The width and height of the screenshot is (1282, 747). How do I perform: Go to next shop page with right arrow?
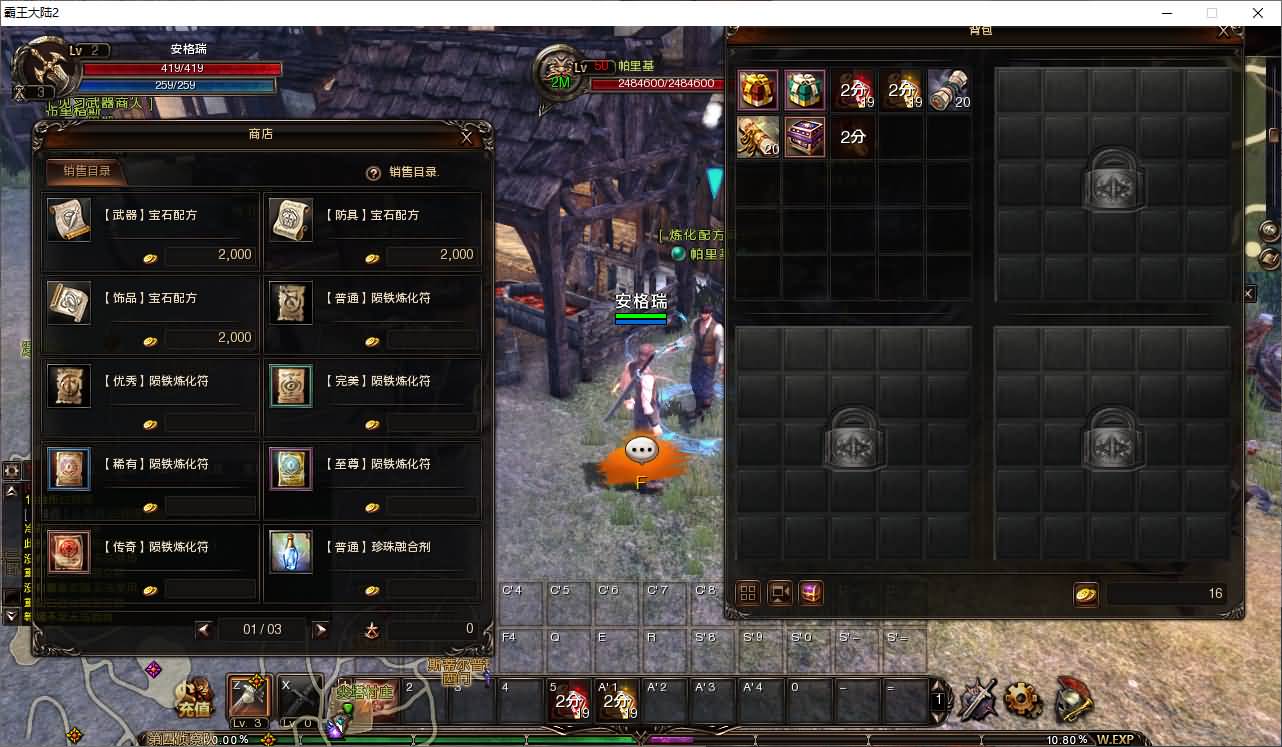pyautogui.click(x=320, y=630)
